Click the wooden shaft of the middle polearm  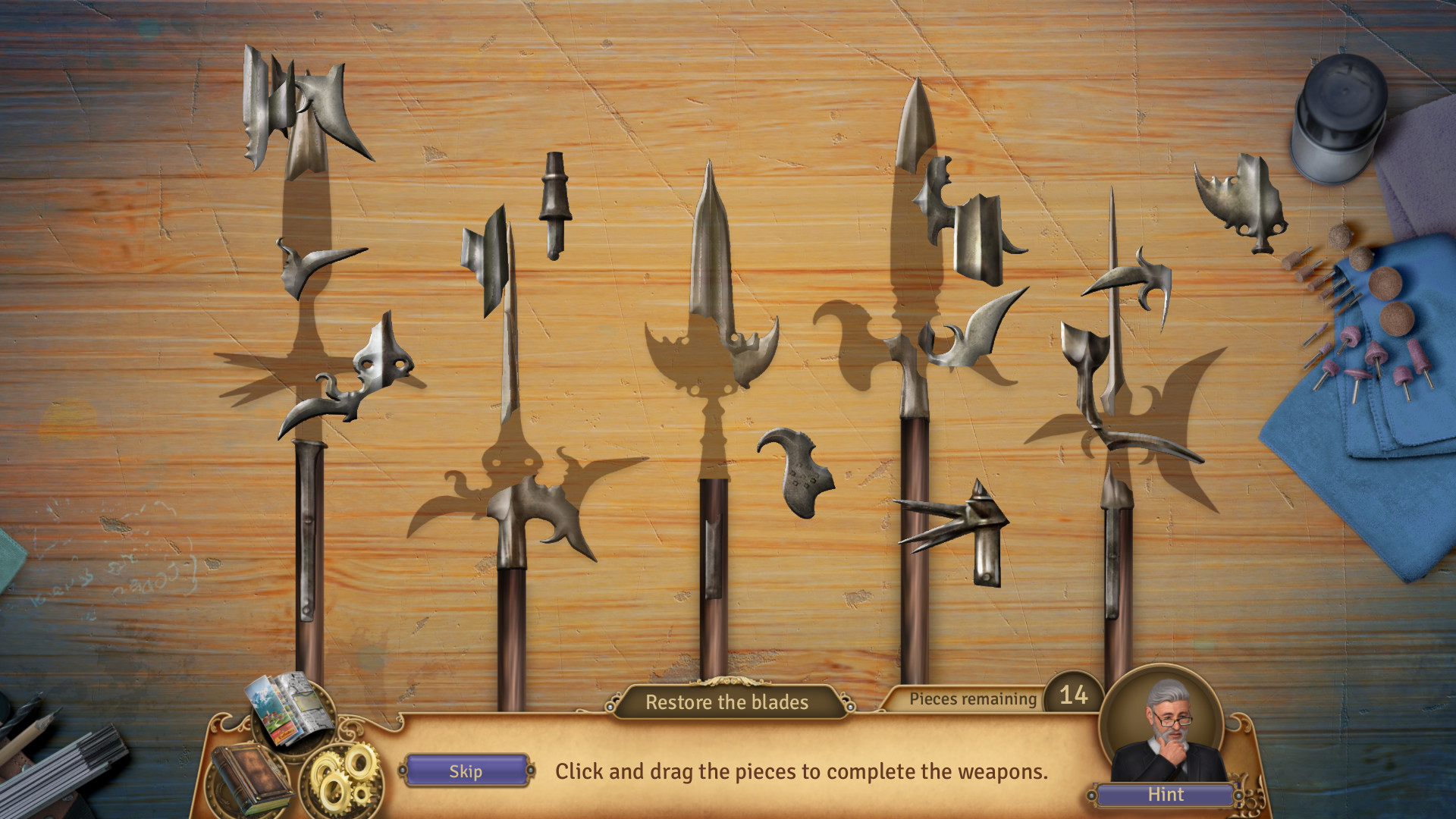click(x=713, y=599)
